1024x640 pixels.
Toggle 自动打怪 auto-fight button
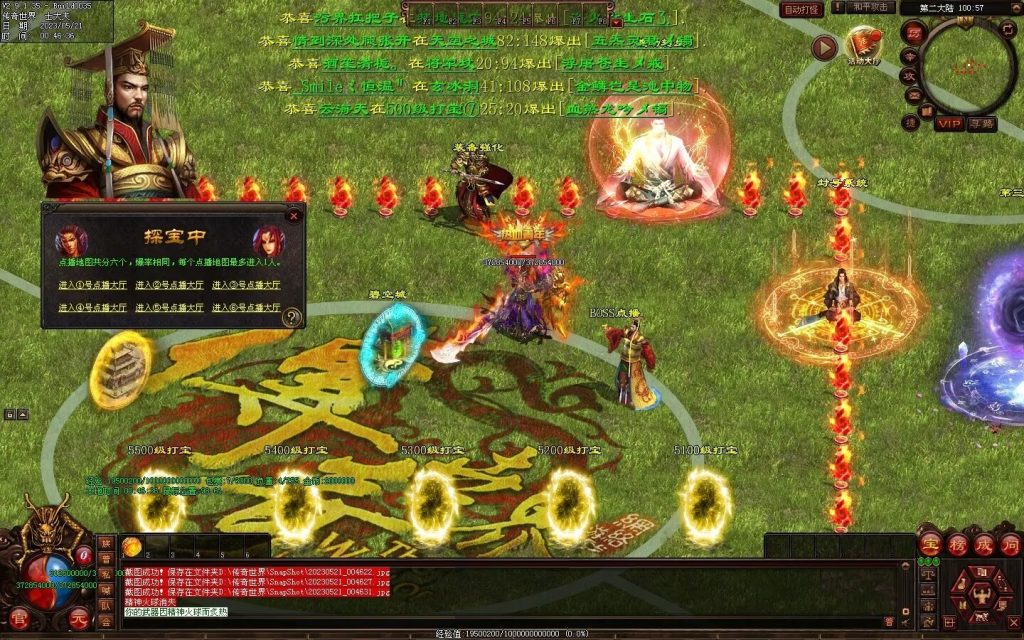(x=802, y=8)
